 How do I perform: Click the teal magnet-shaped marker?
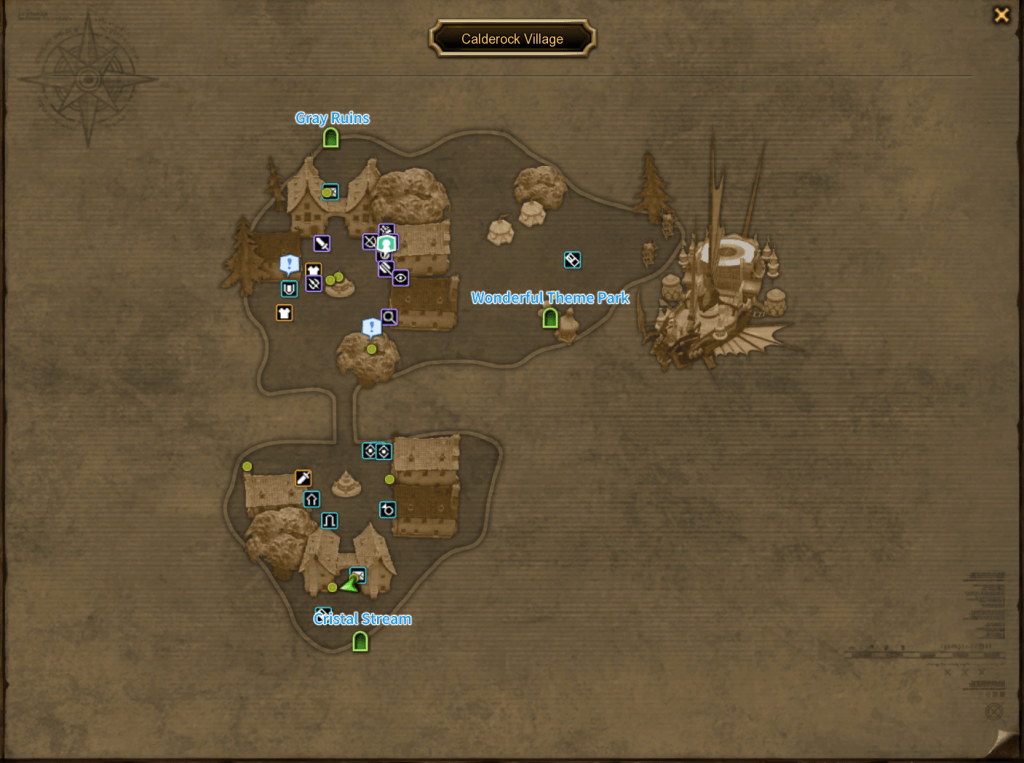(289, 289)
